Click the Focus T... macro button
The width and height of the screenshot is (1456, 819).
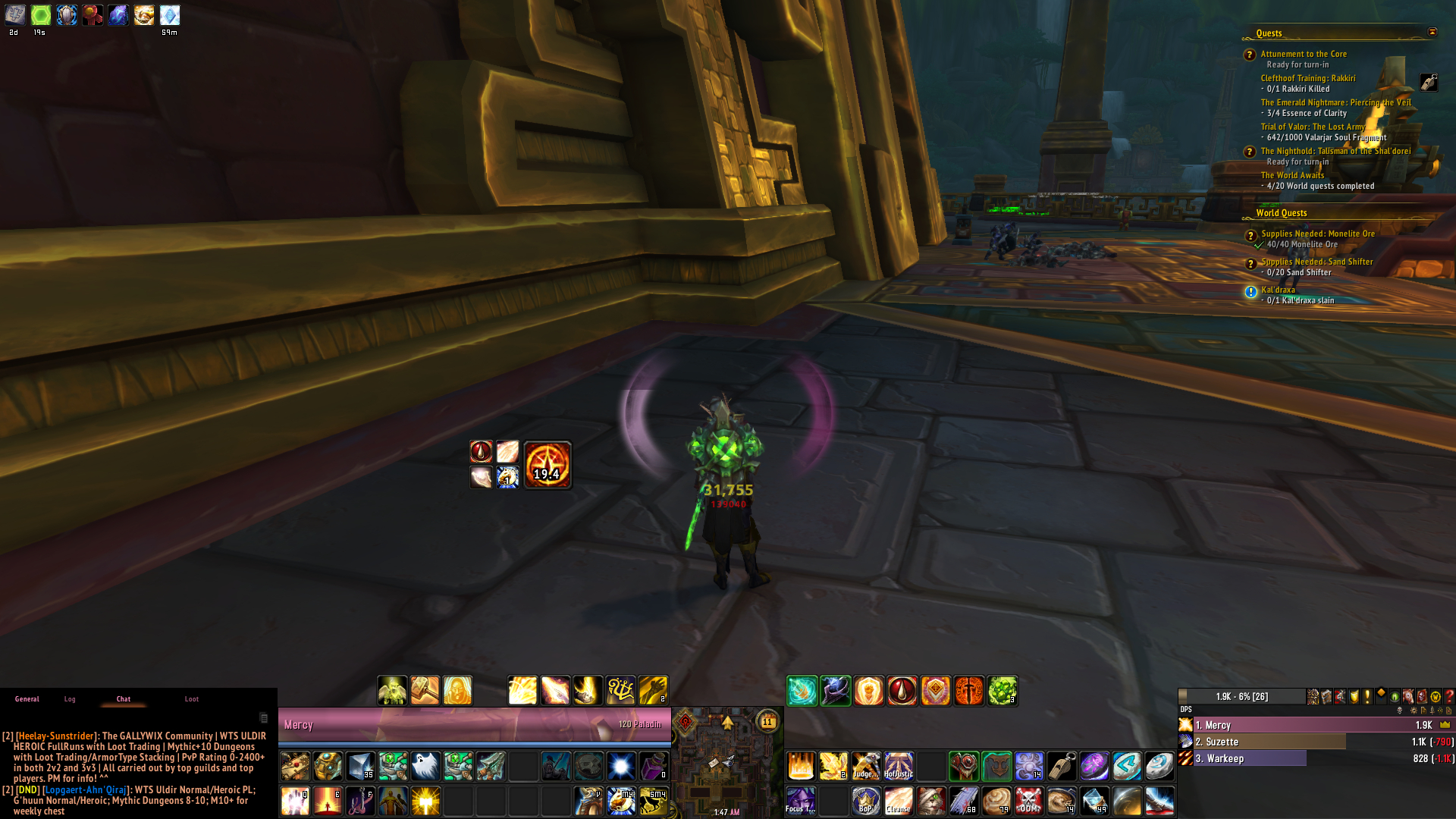801,800
